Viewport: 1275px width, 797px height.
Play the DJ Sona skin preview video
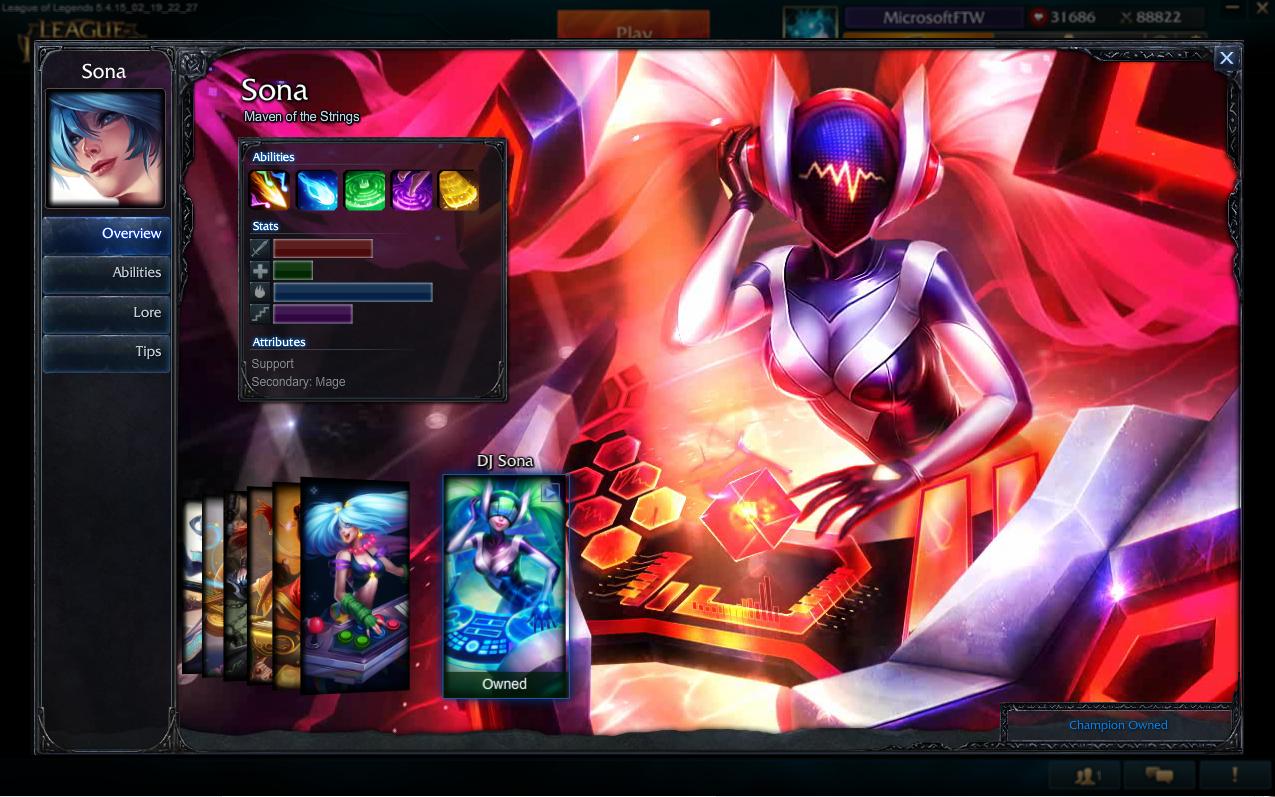click(x=551, y=492)
